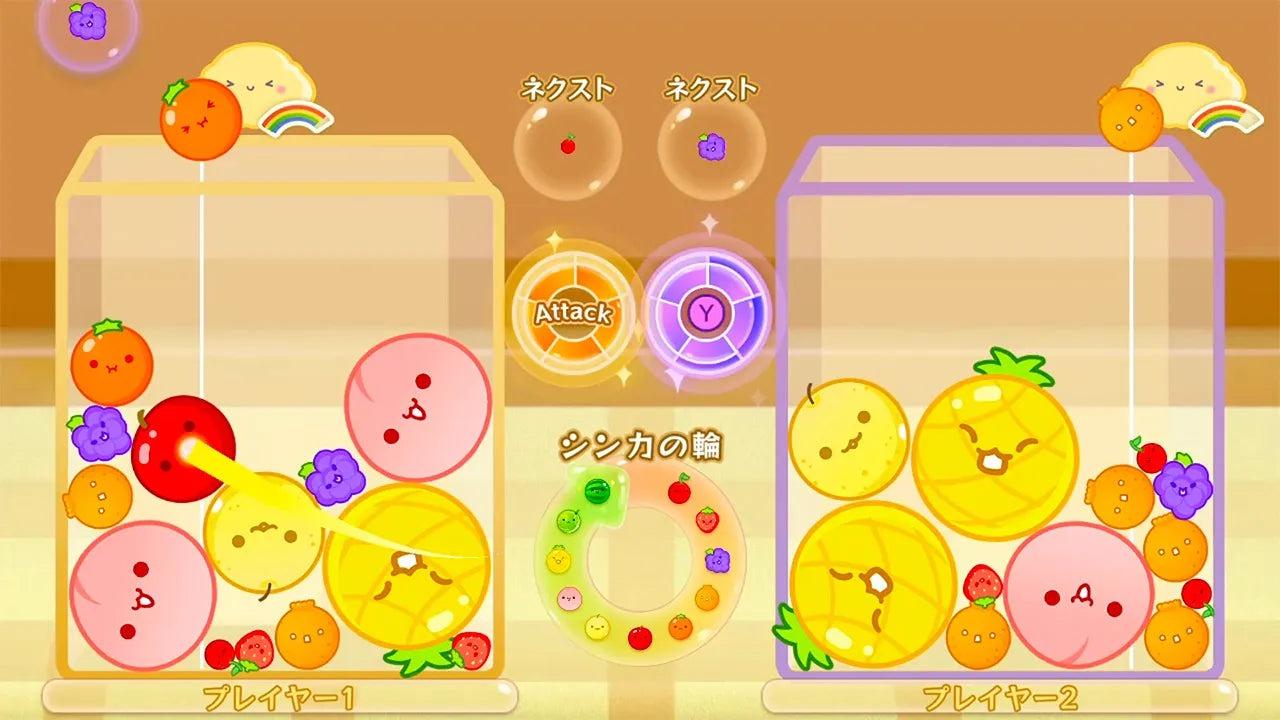Tap the melon icon in the evolution ring
Image resolution: width=1280 pixels, height=720 pixels.
(567, 521)
